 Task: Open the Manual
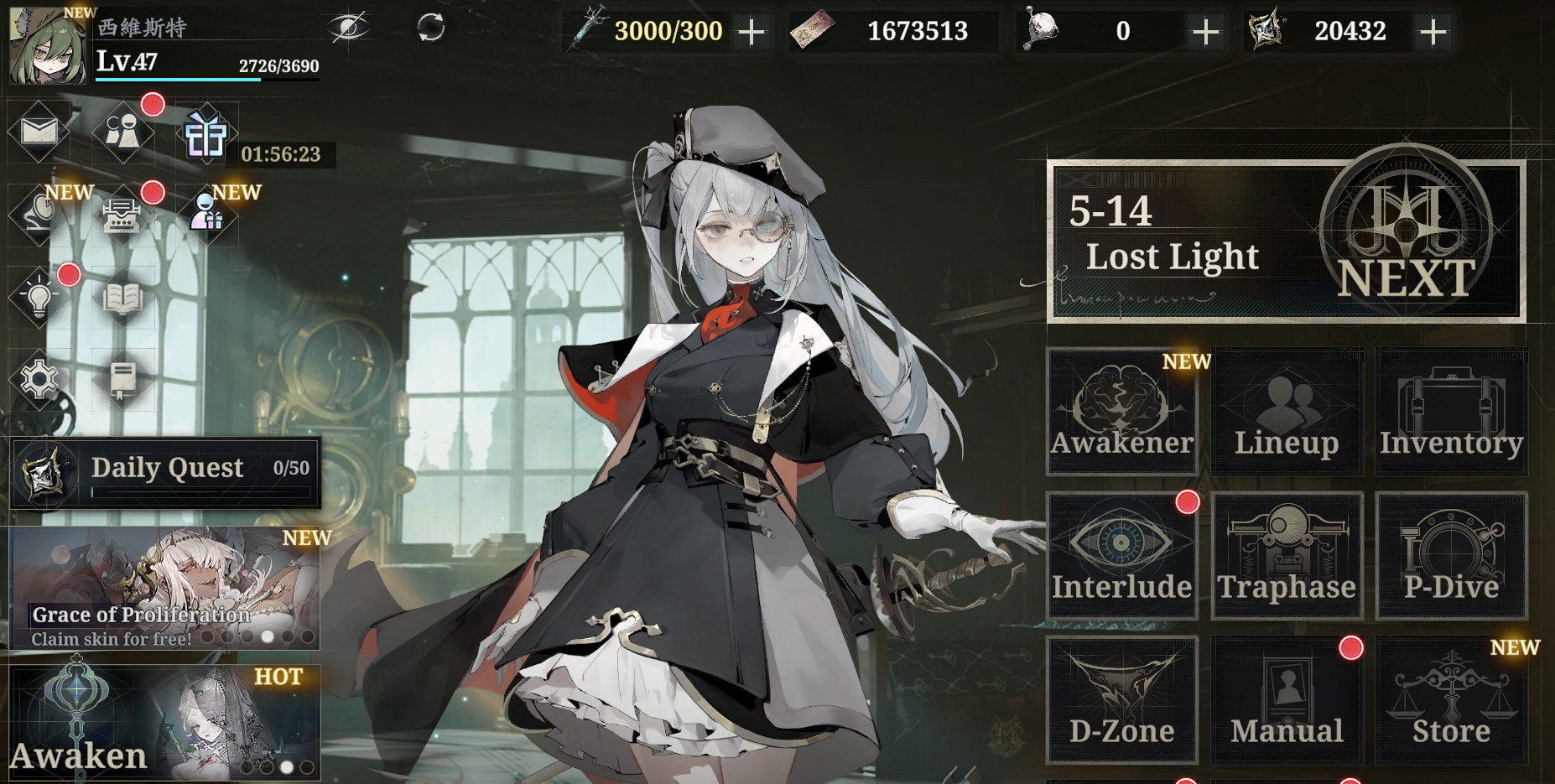click(x=1287, y=700)
